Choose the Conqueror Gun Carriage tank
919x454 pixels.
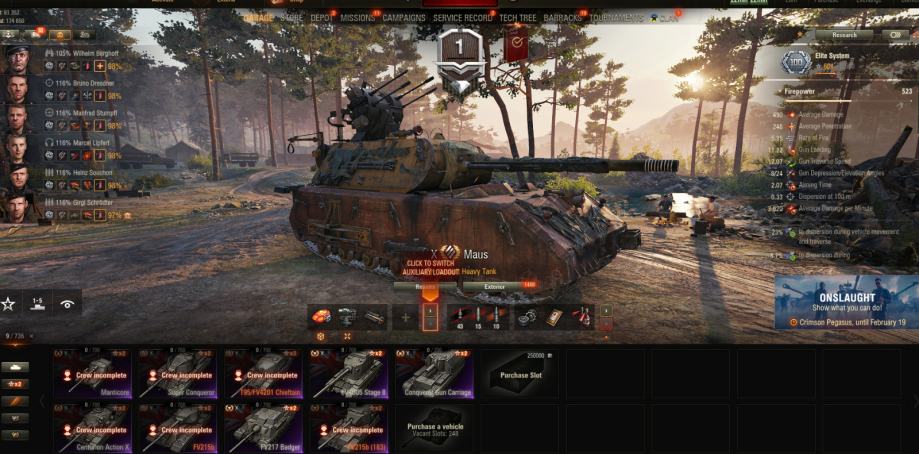[x=434, y=373]
